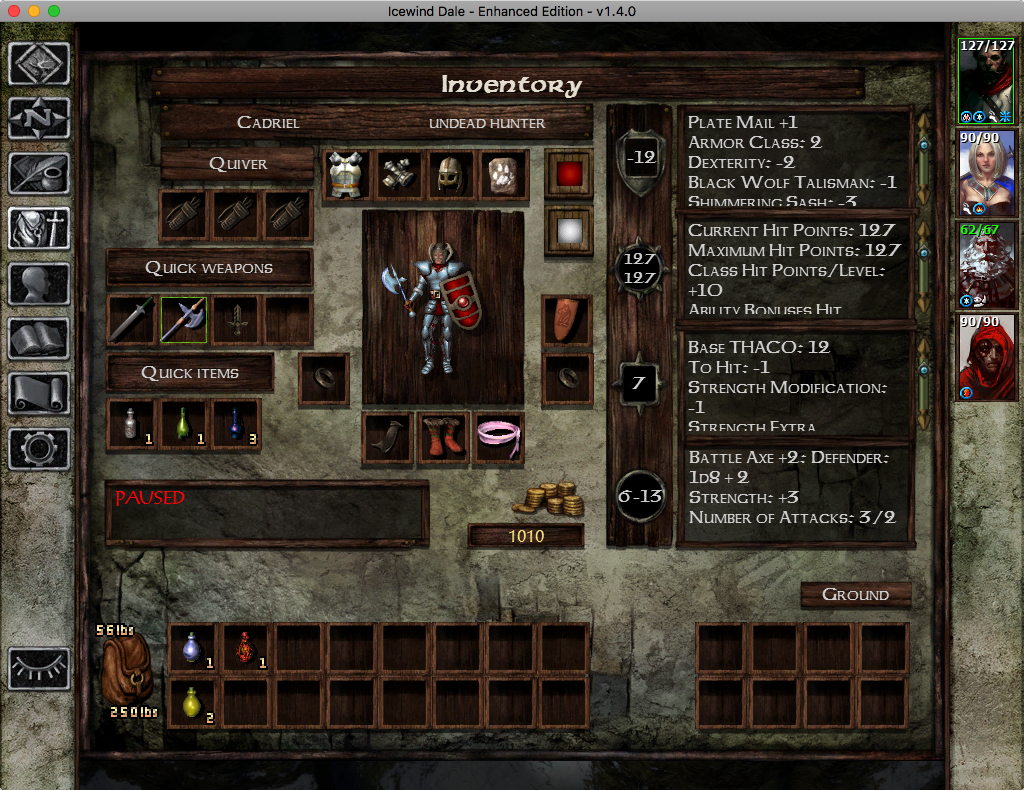Click the rest party eye button
Screen dimensions: 1024x790
(39, 668)
